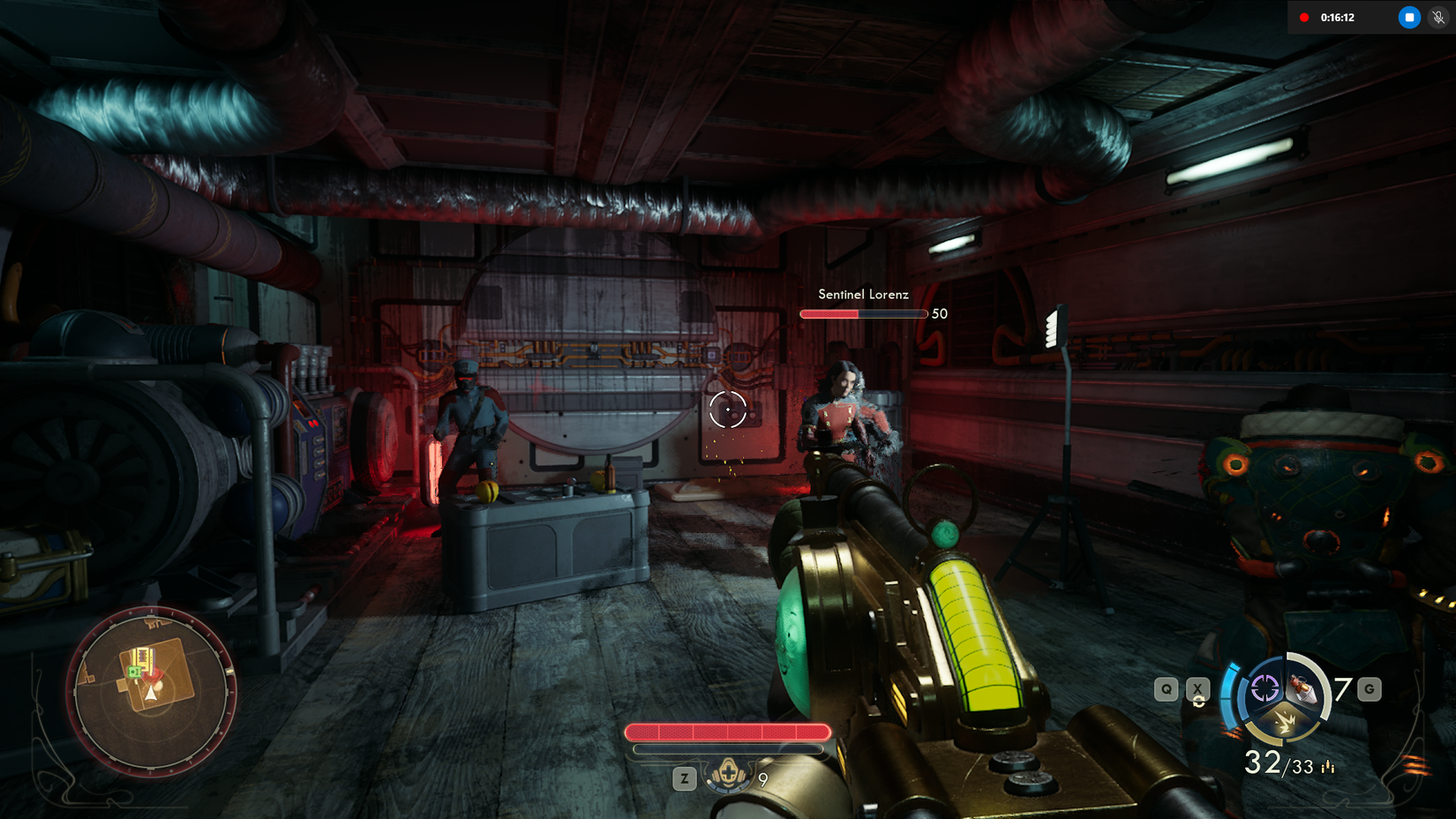1456x819 pixels.
Task: Toggle the G grenade keybind prompt
Action: pos(1370,688)
